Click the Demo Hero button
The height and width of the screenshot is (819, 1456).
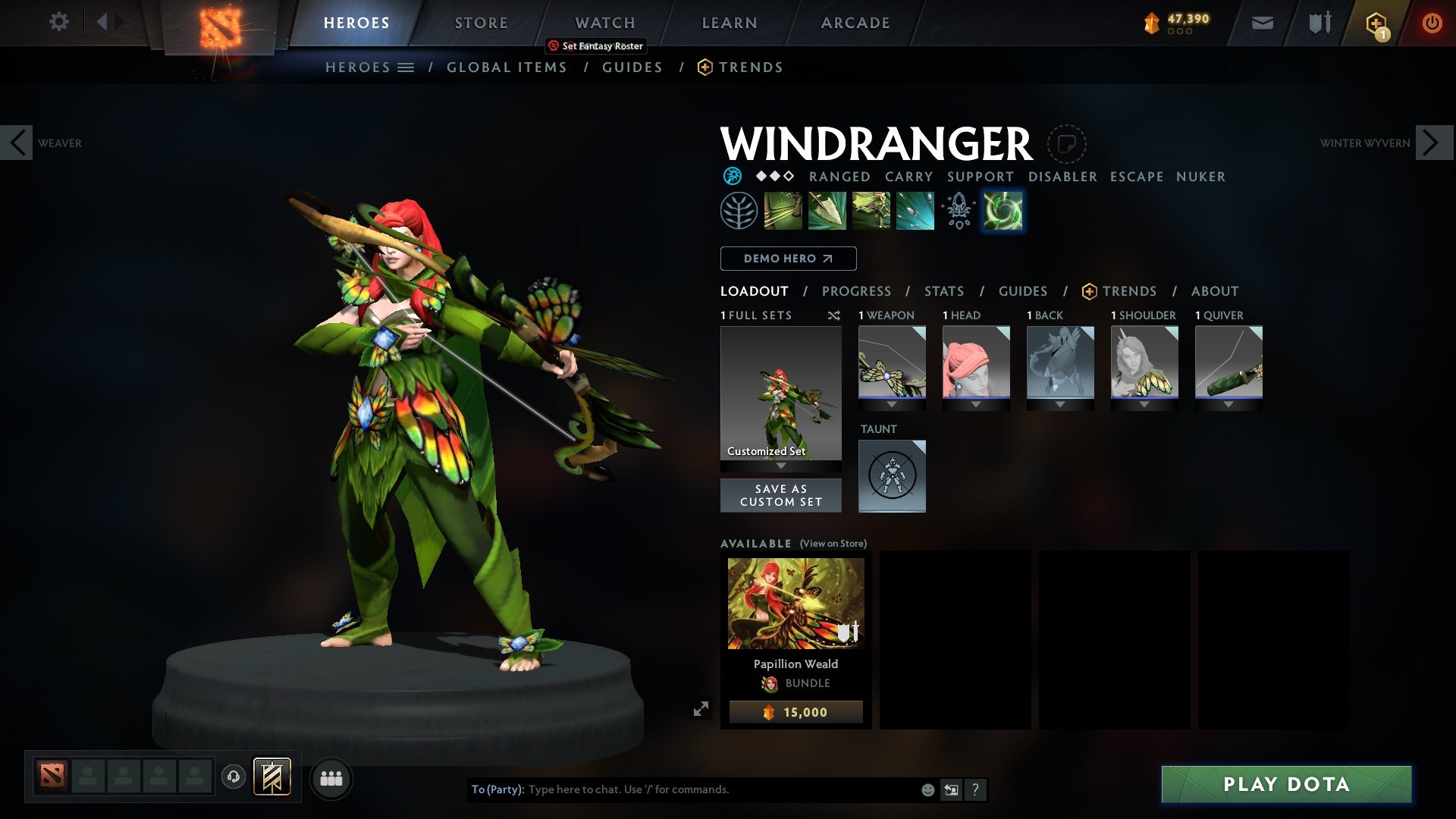pos(787,259)
